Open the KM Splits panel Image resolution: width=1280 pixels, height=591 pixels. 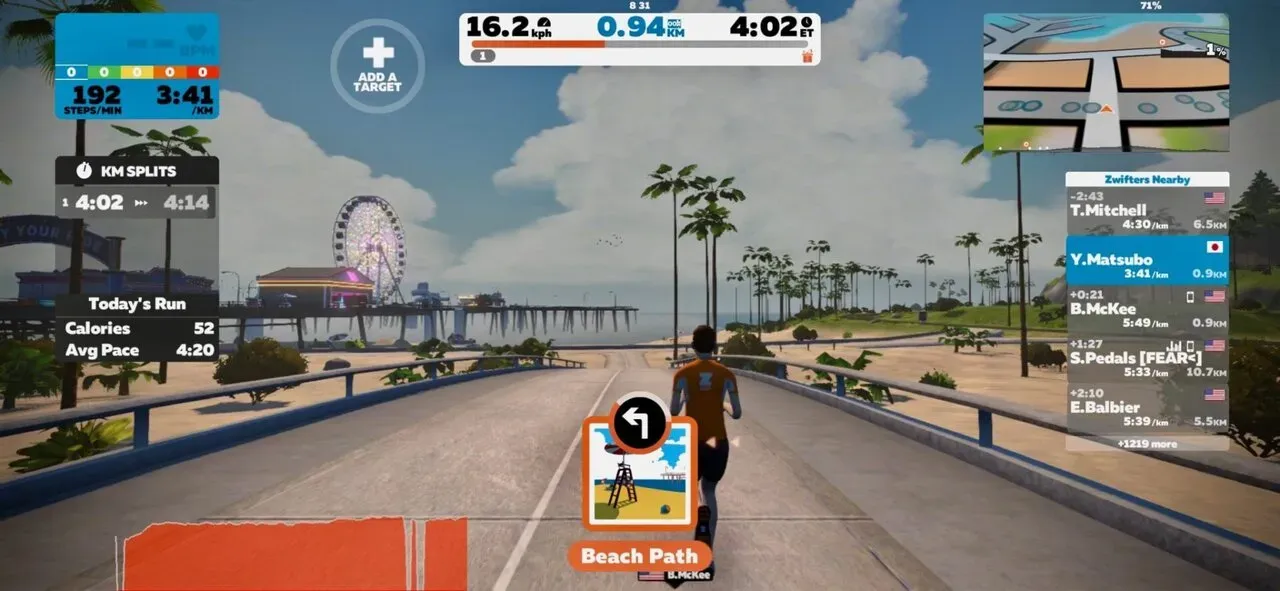[136, 171]
